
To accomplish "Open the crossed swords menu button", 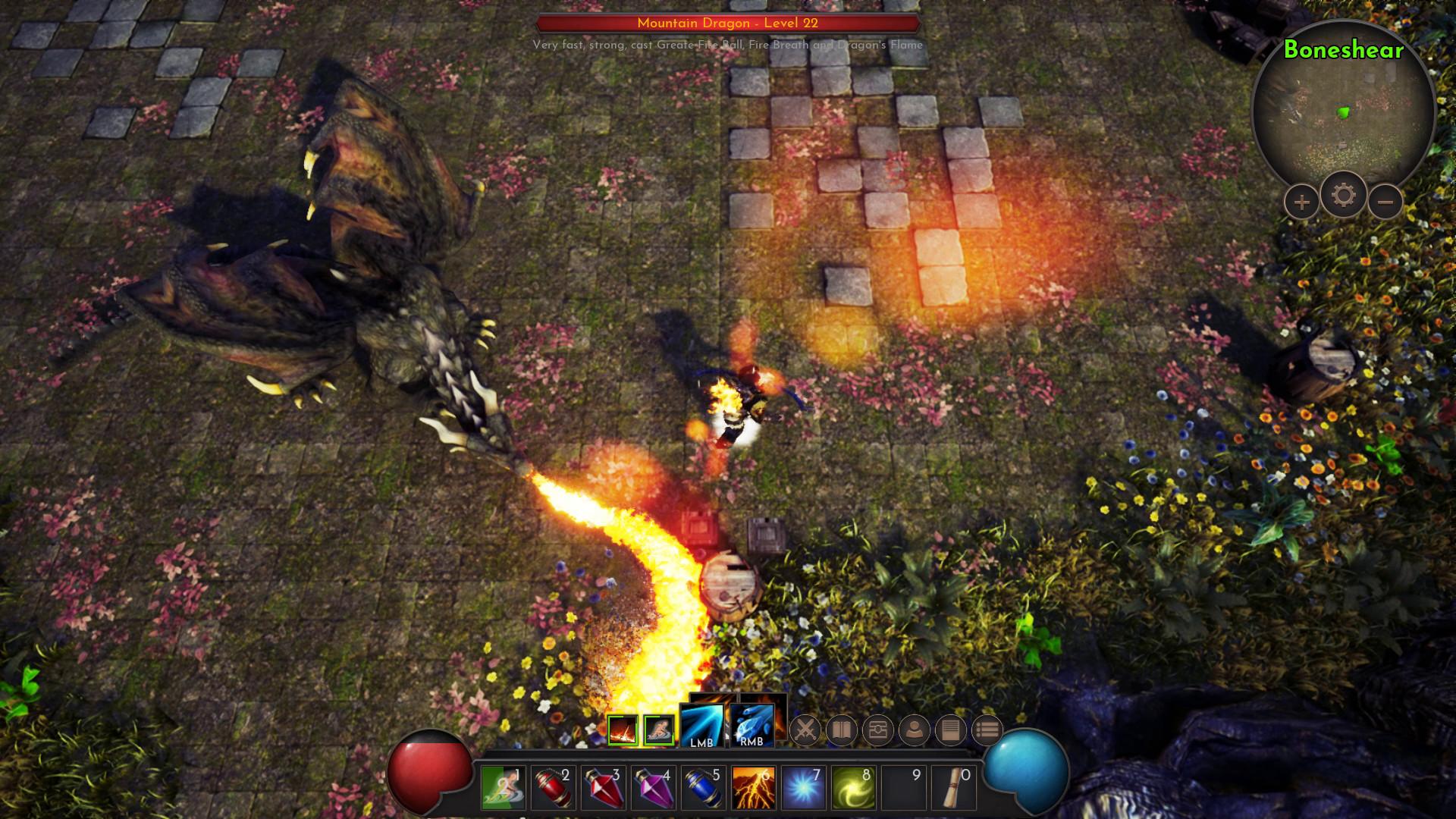I will point(805,730).
